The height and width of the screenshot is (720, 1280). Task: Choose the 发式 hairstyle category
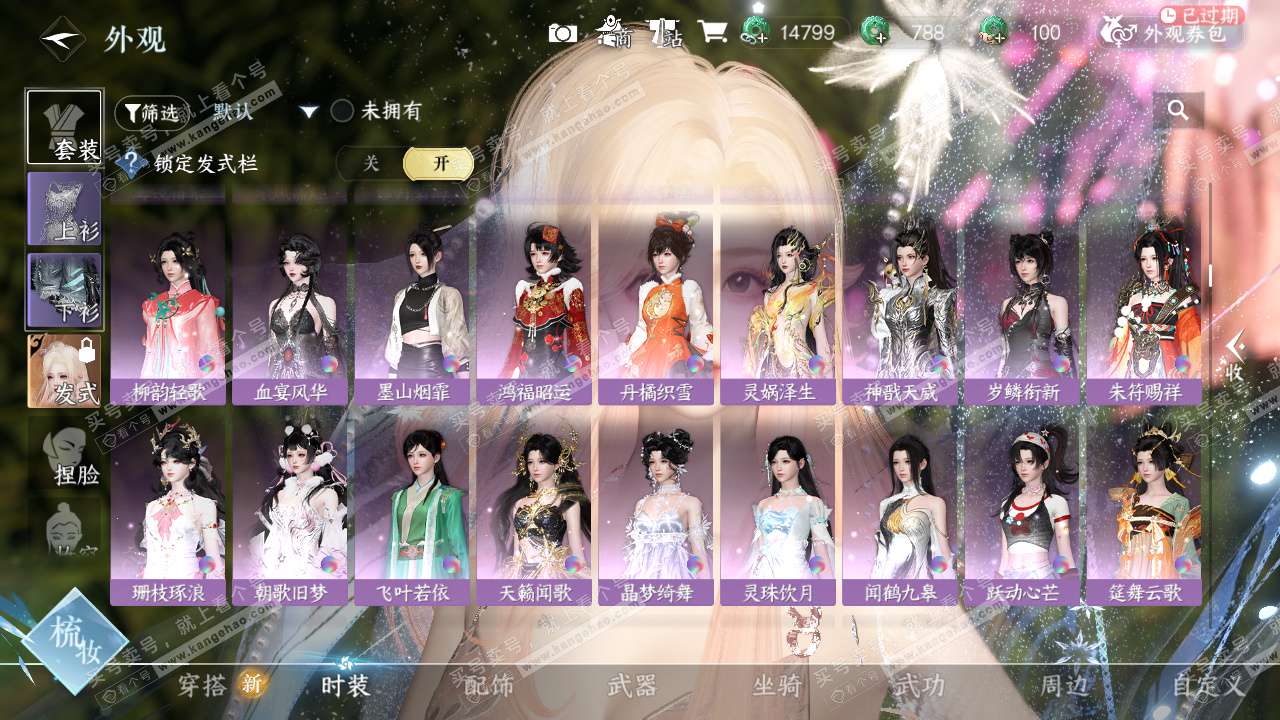point(64,370)
